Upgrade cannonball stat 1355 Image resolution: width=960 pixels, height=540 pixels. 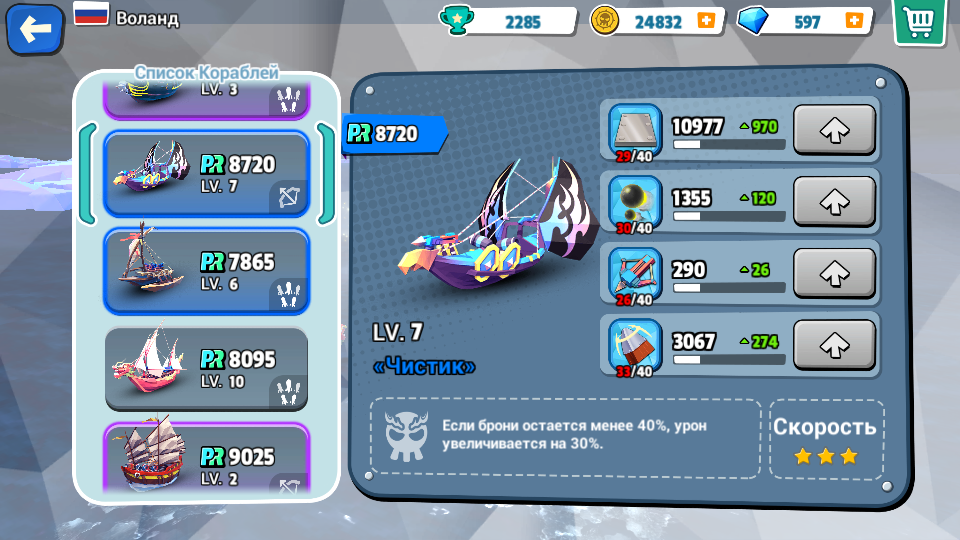tap(833, 201)
